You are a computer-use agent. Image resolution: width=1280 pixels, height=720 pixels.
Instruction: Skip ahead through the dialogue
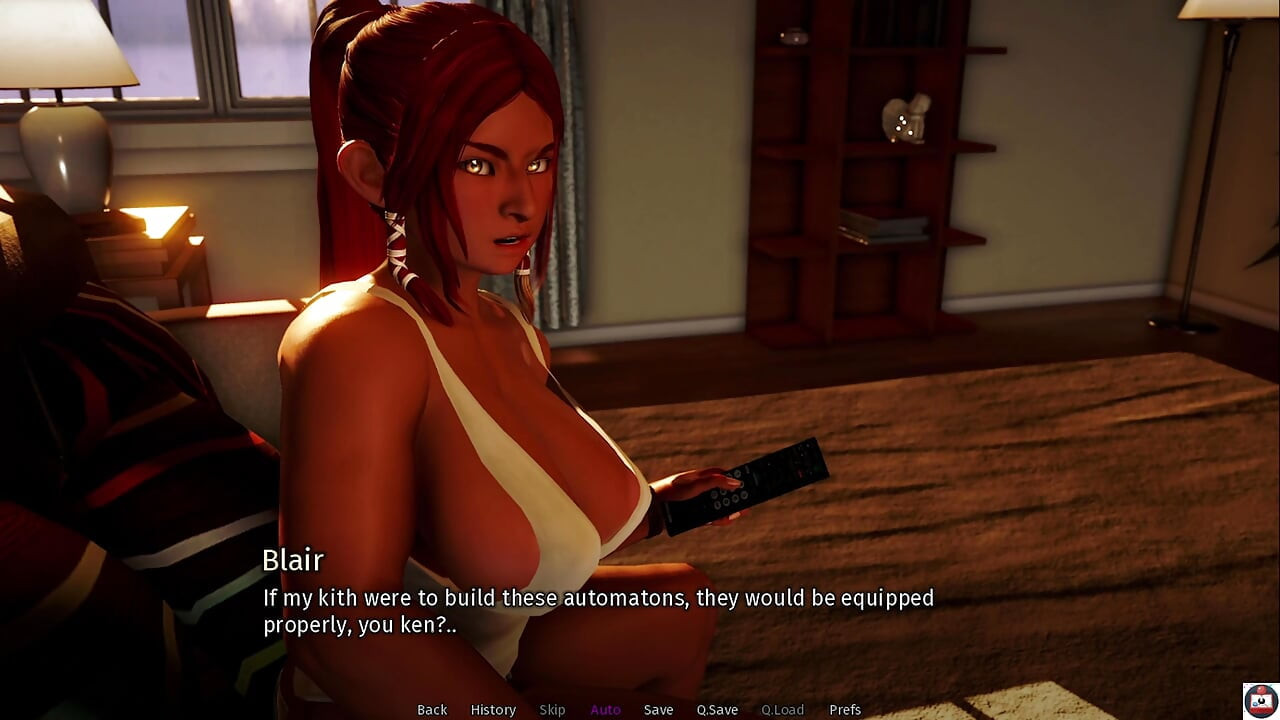click(x=552, y=710)
